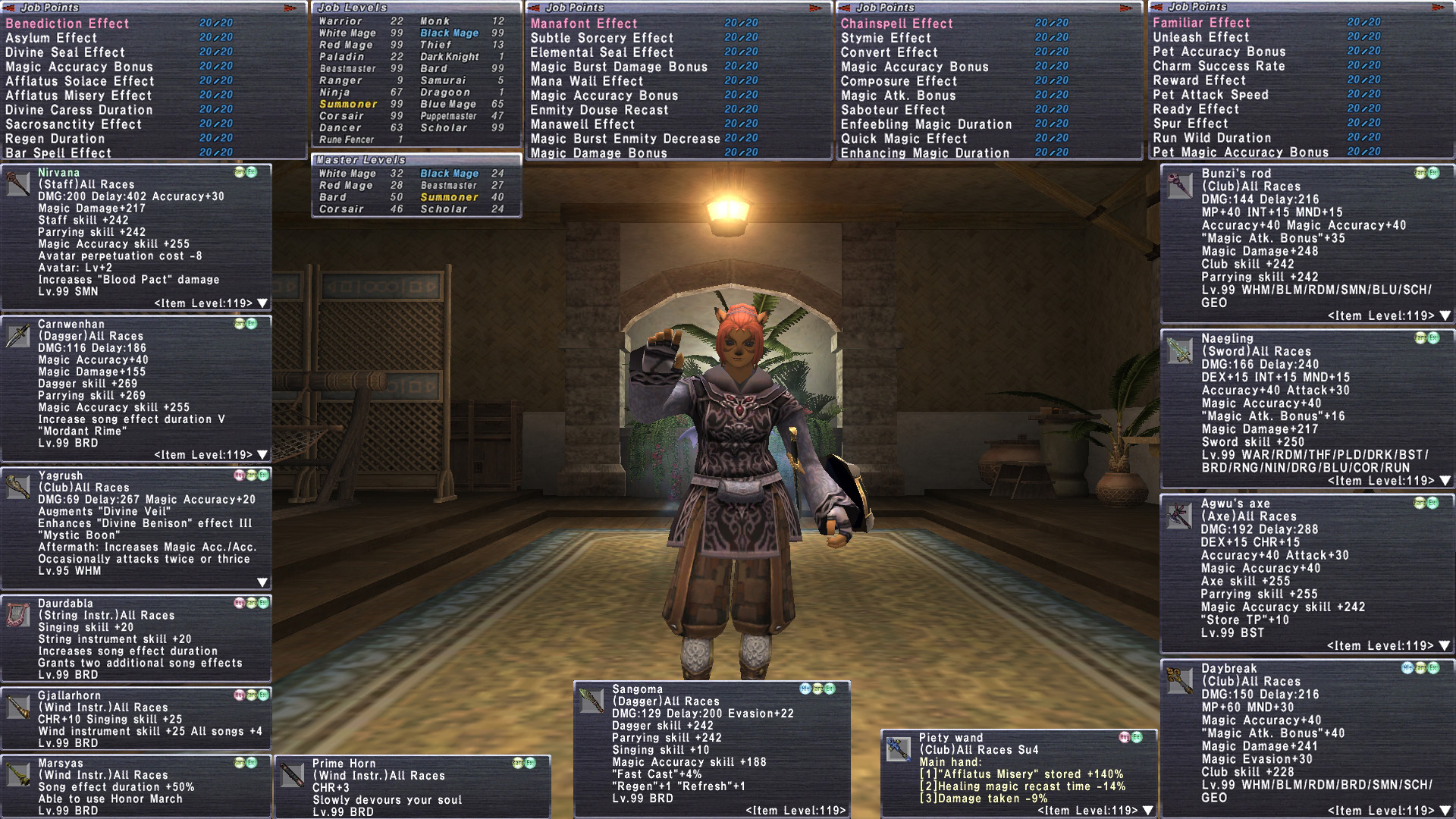Pick the Magic Burst Damage Bonus entry
1456x819 pixels.
tap(619, 67)
